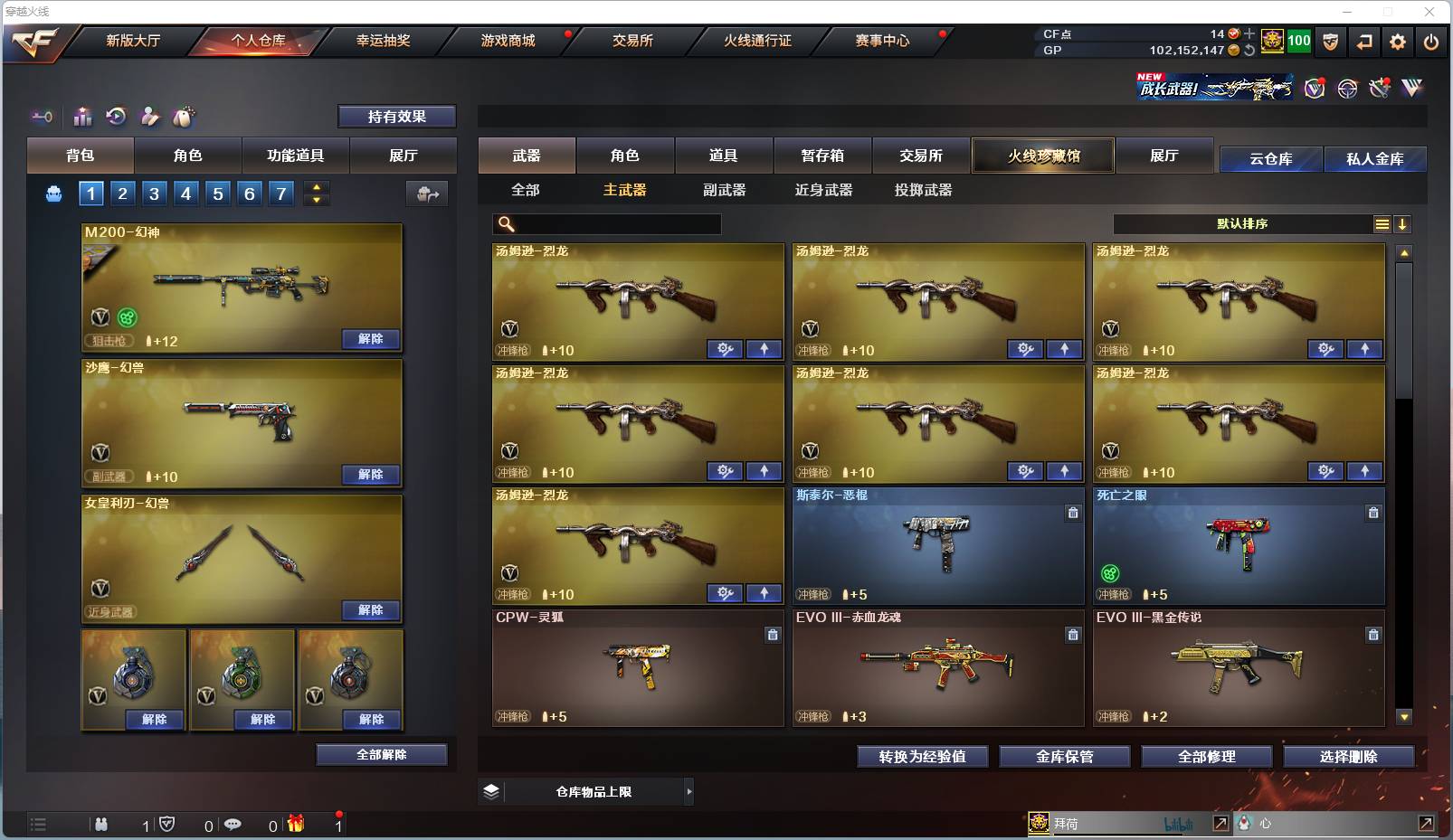Viewport: 1453px width, 840px height.
Task: Click the settings gear at top right
Action: tap(1396, 41)
